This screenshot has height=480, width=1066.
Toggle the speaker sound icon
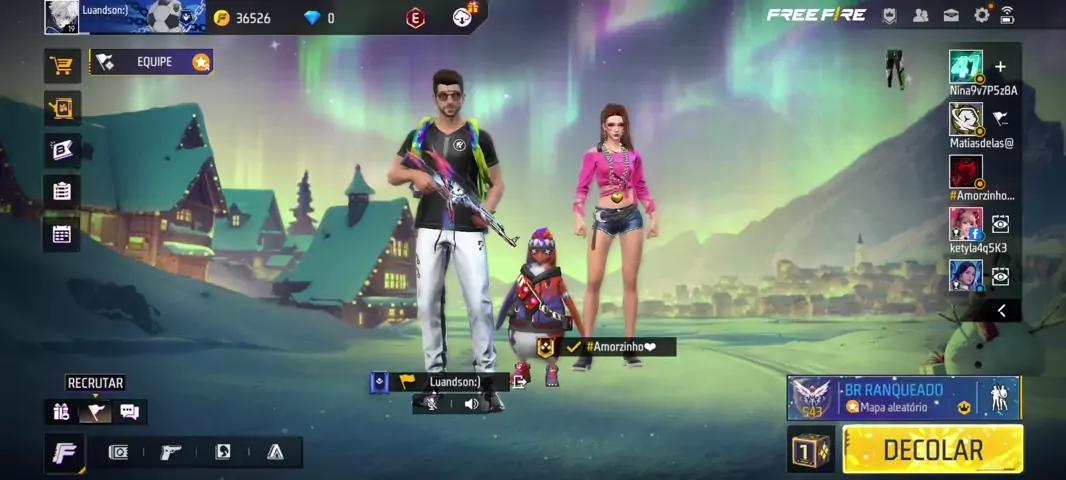(471, 404)
